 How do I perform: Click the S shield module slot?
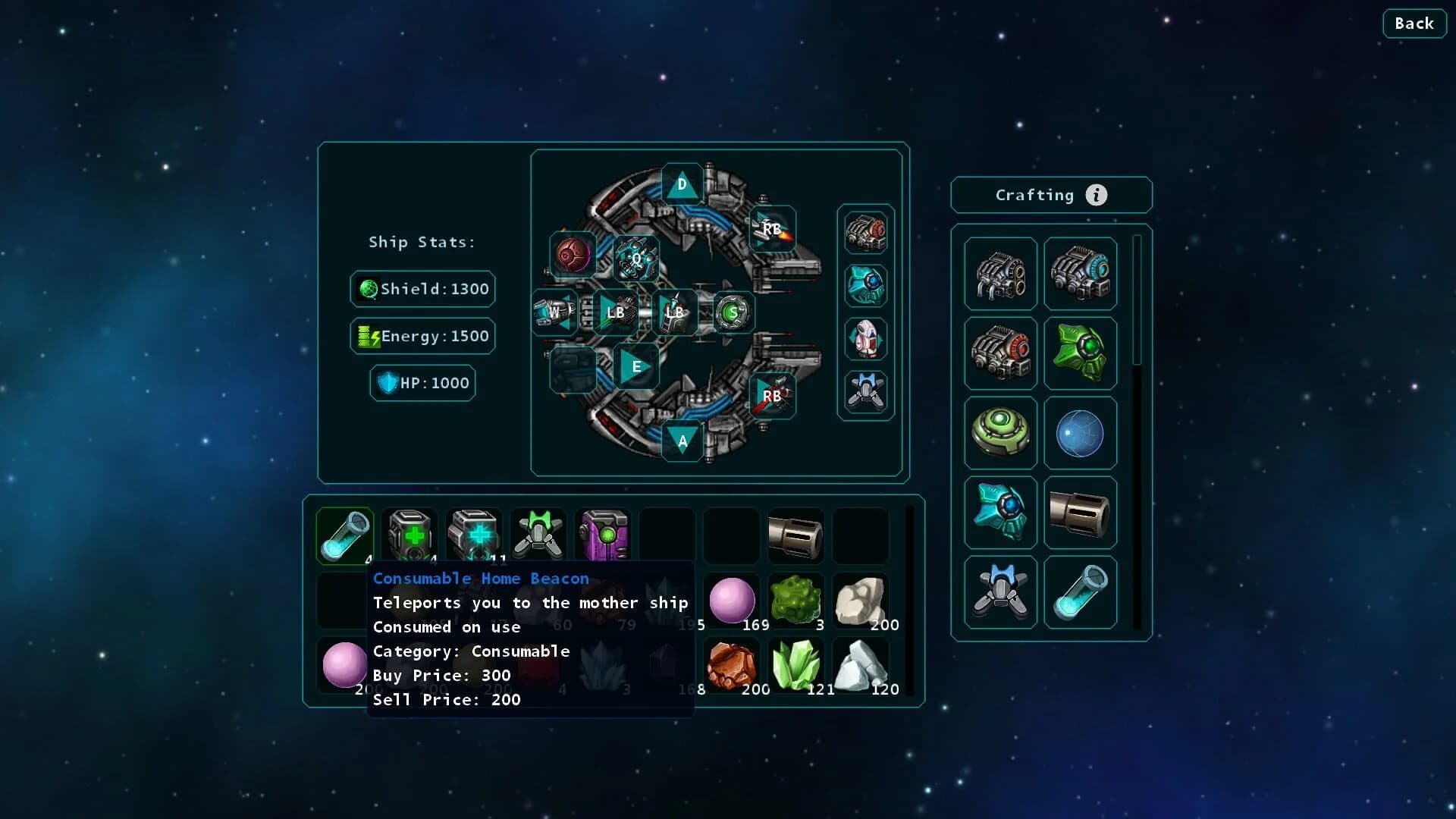[x=733, y=312]
